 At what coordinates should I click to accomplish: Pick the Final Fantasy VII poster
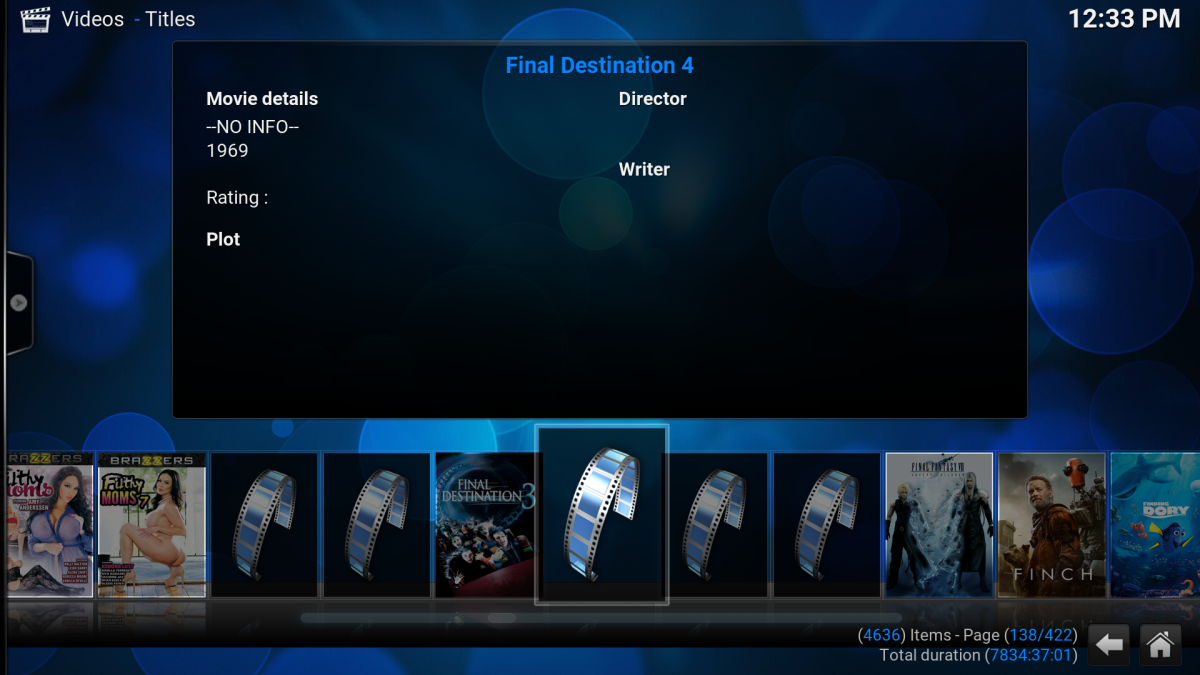[x=939, y=524]
